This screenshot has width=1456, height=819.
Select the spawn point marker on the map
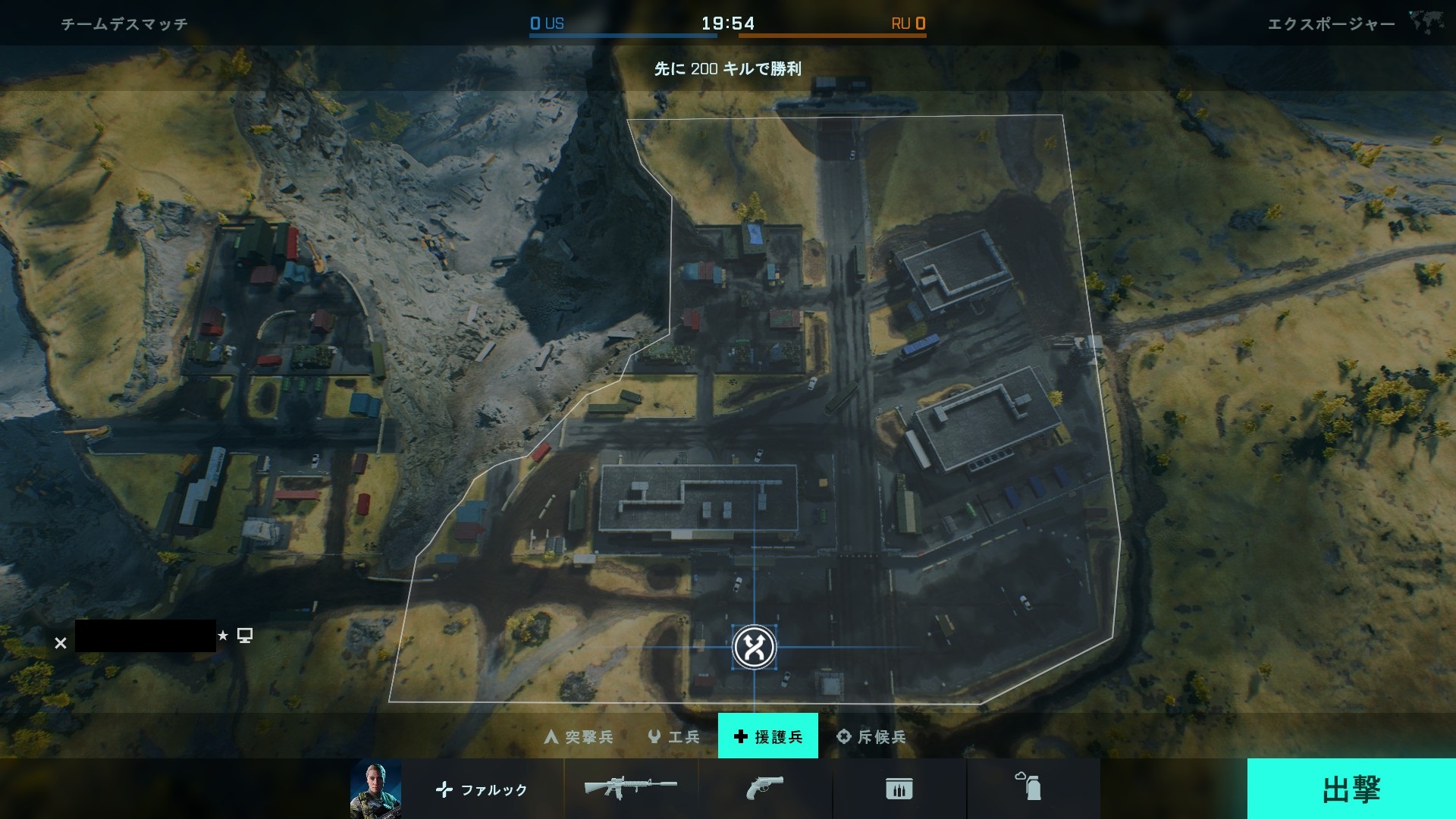pyautogui.click(x=755, y=647)
